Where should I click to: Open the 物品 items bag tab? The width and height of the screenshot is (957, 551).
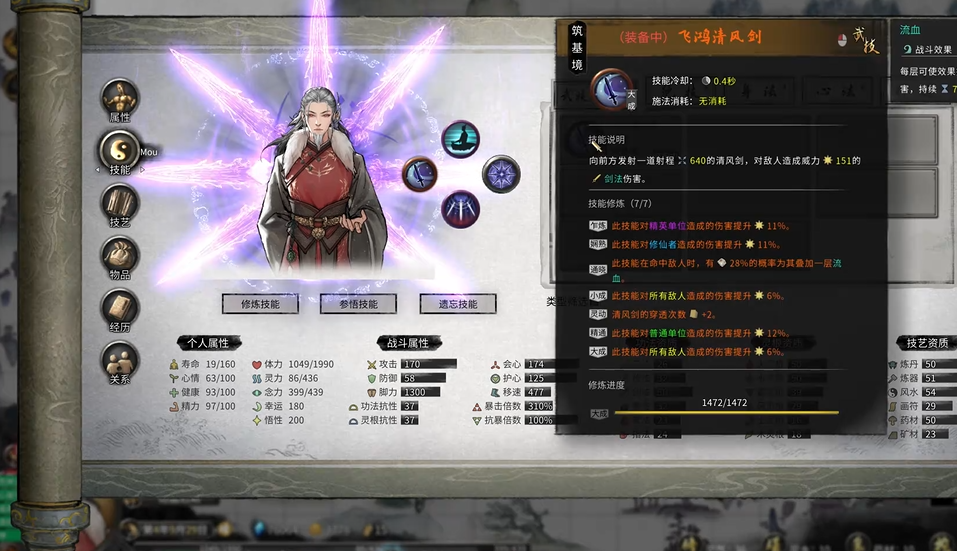(x=120, y=256)
